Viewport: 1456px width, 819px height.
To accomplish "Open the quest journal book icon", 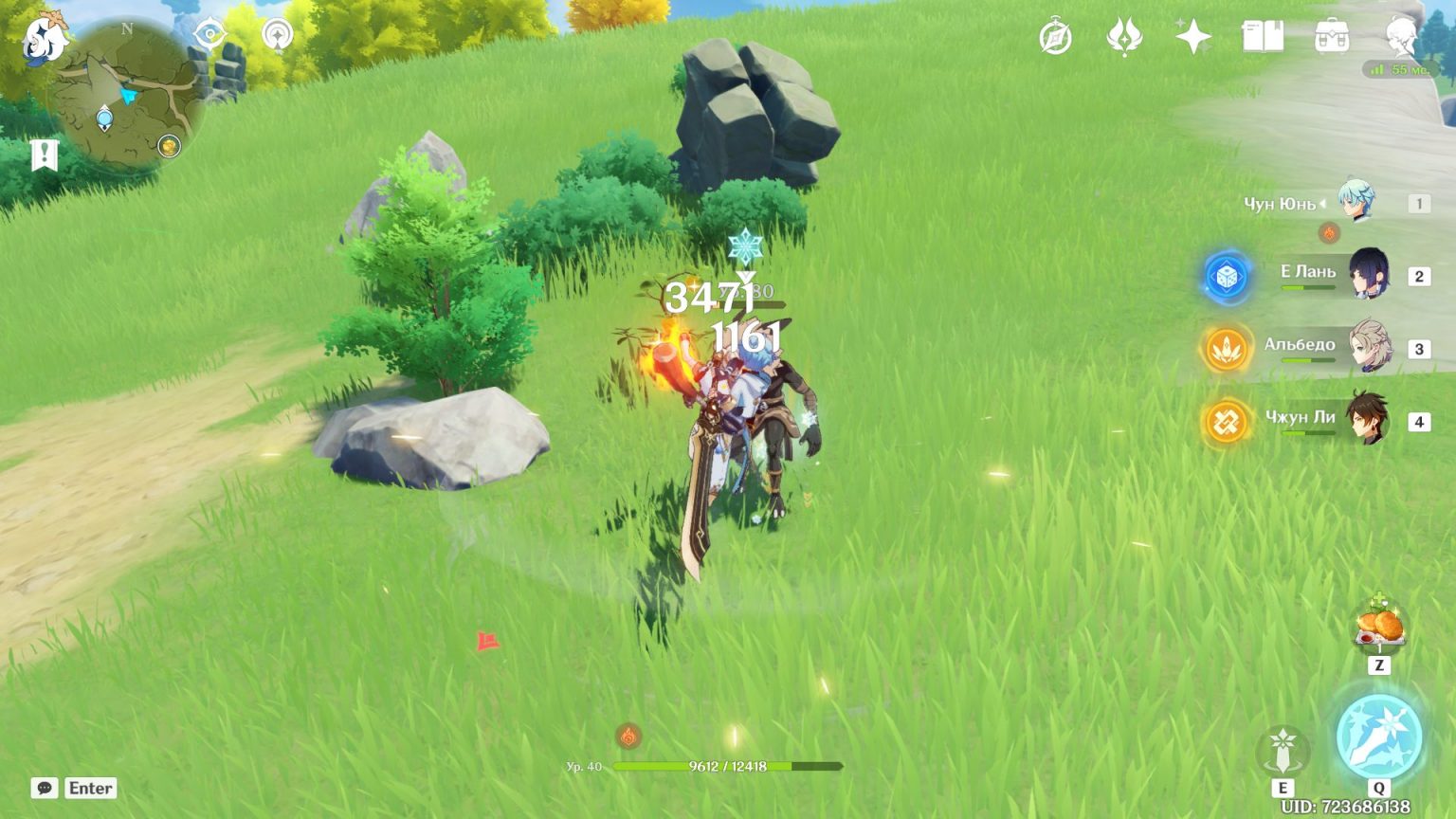I will tap(1265, 36).
